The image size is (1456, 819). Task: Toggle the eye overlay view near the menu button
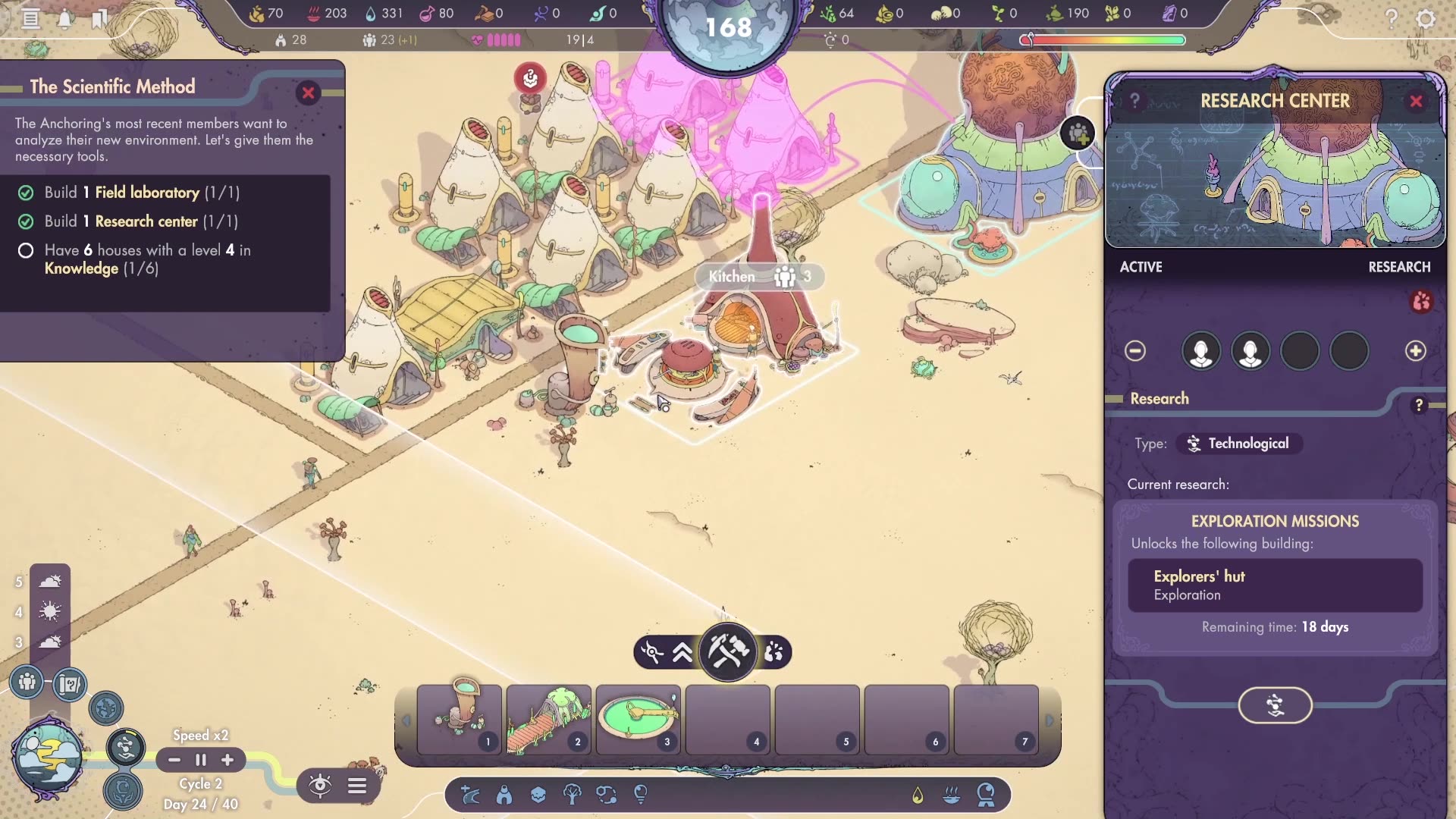click(321, 785)
